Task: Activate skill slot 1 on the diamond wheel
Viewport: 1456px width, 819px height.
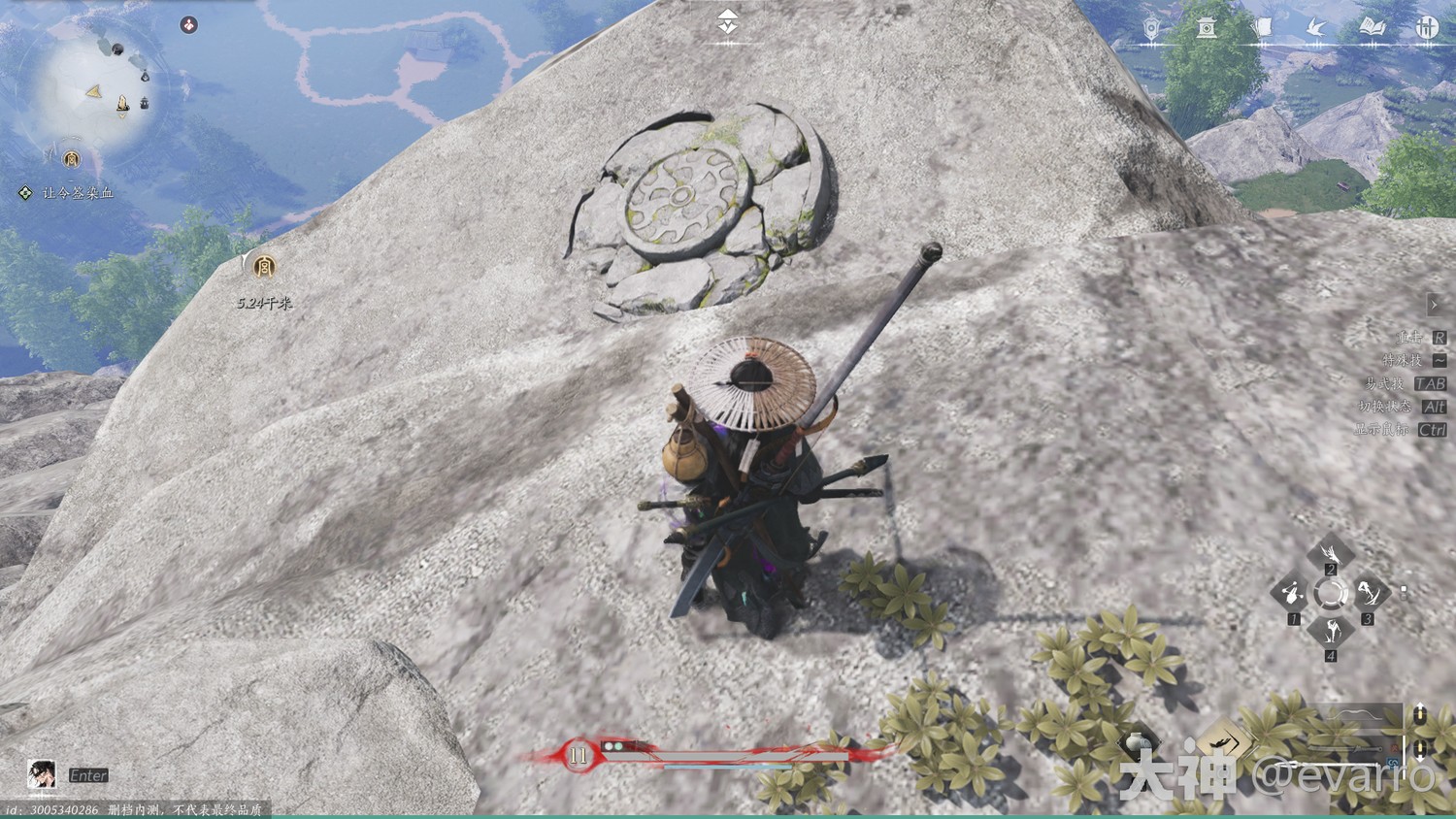Action: [1293, 592]
